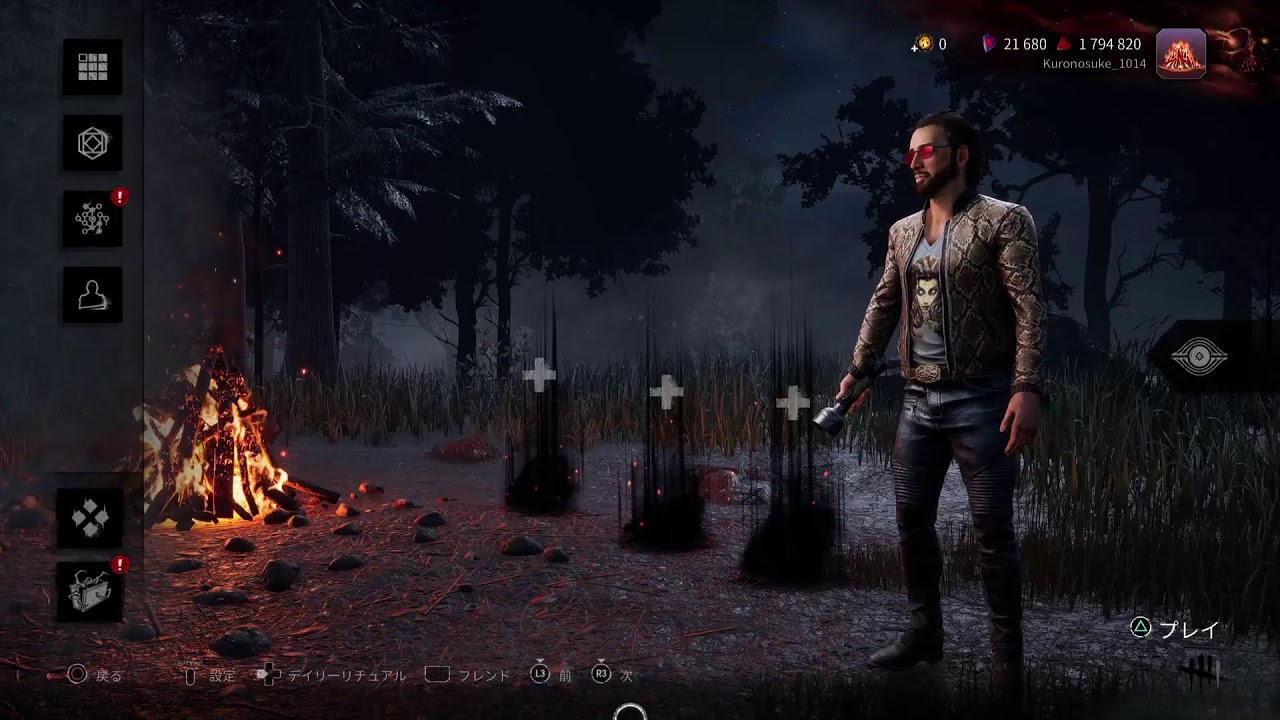Open the volcano player profile icon

(x=1180, y=53)
